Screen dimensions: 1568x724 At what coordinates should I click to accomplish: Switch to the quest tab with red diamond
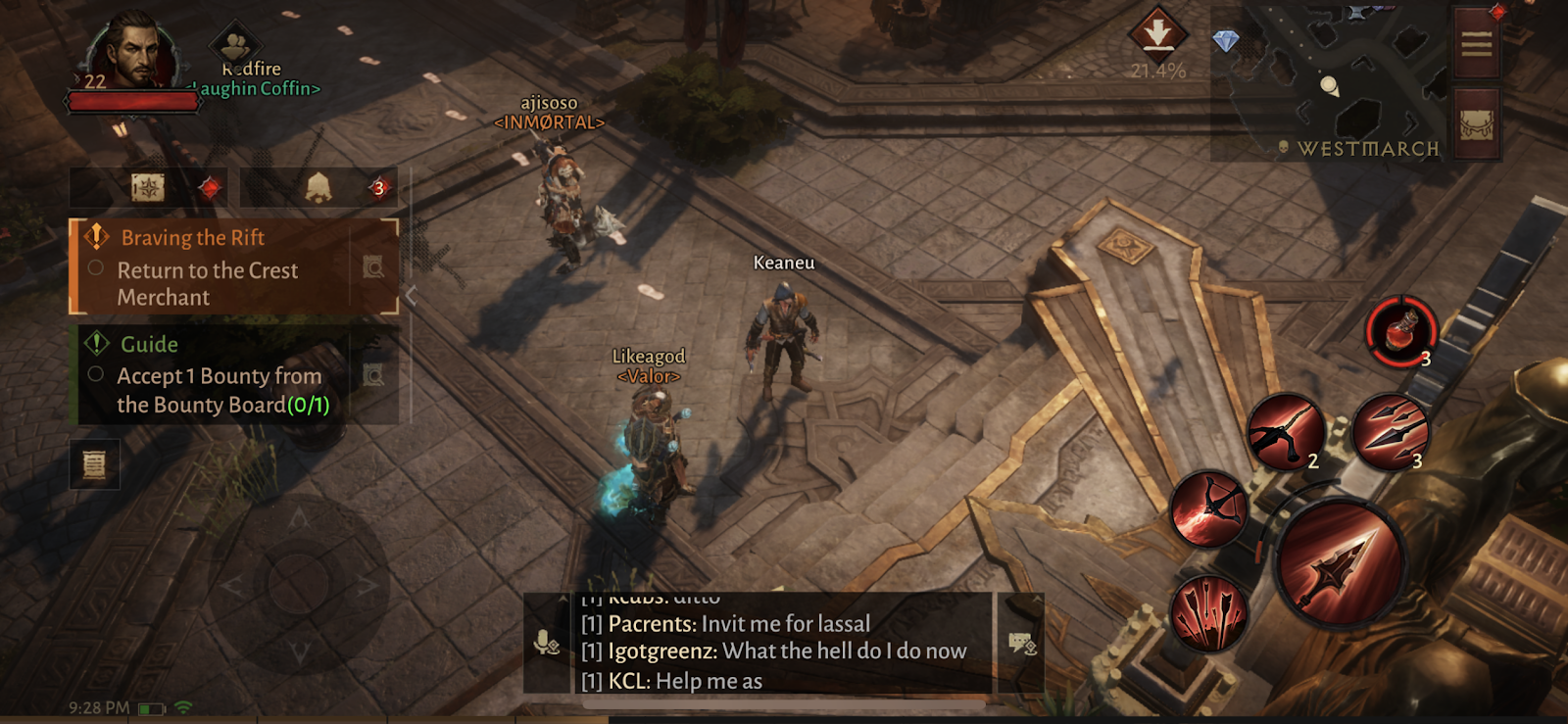149,187
